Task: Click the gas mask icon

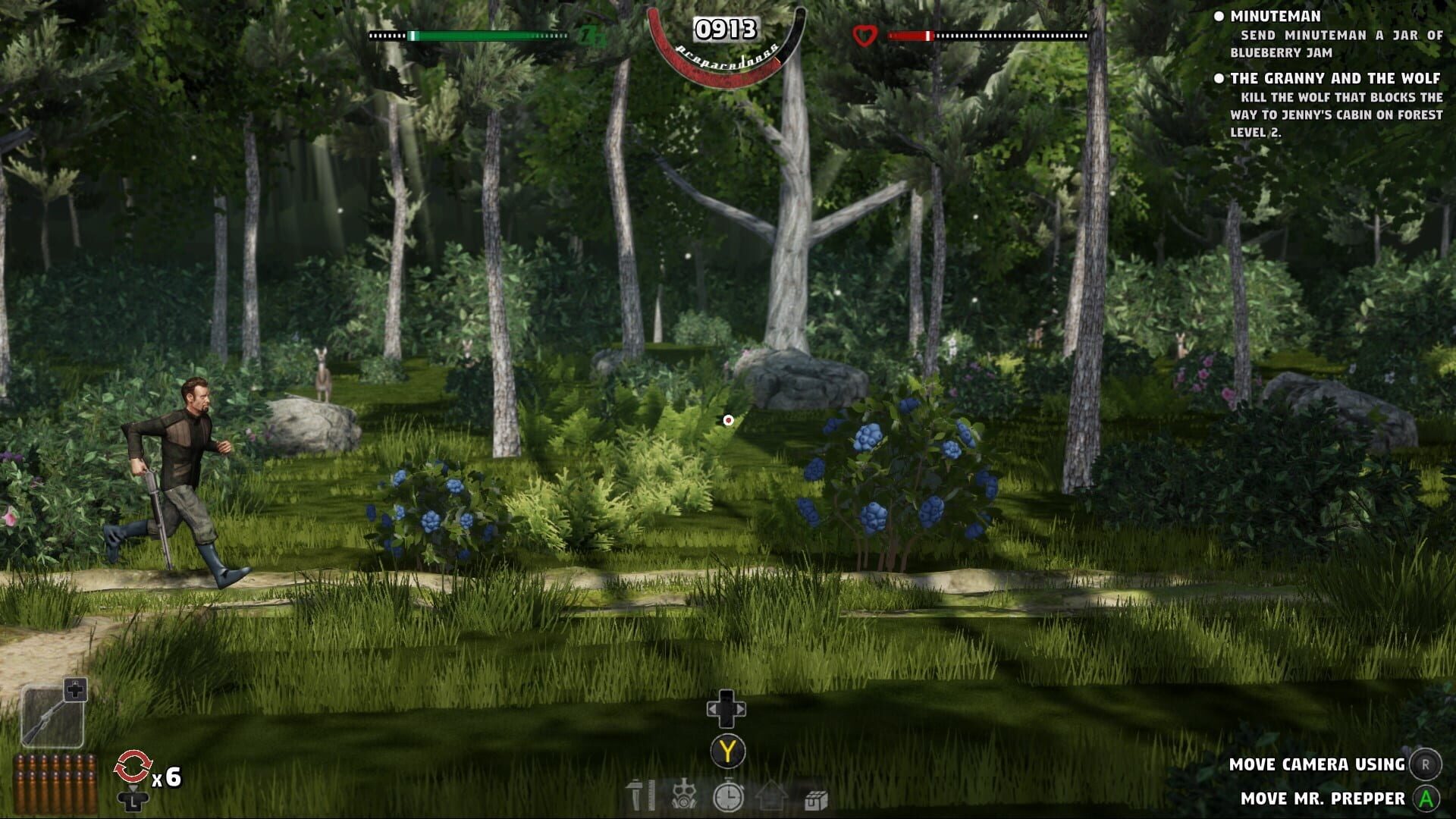Action: click(x=683, y=795)
